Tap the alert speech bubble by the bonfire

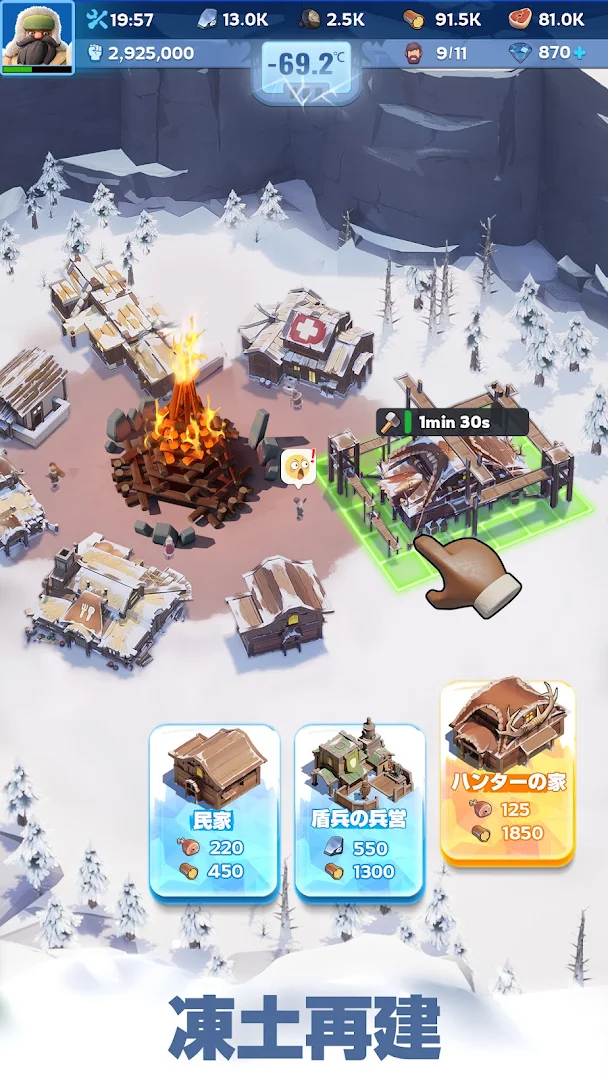click(x=299, y=467)
